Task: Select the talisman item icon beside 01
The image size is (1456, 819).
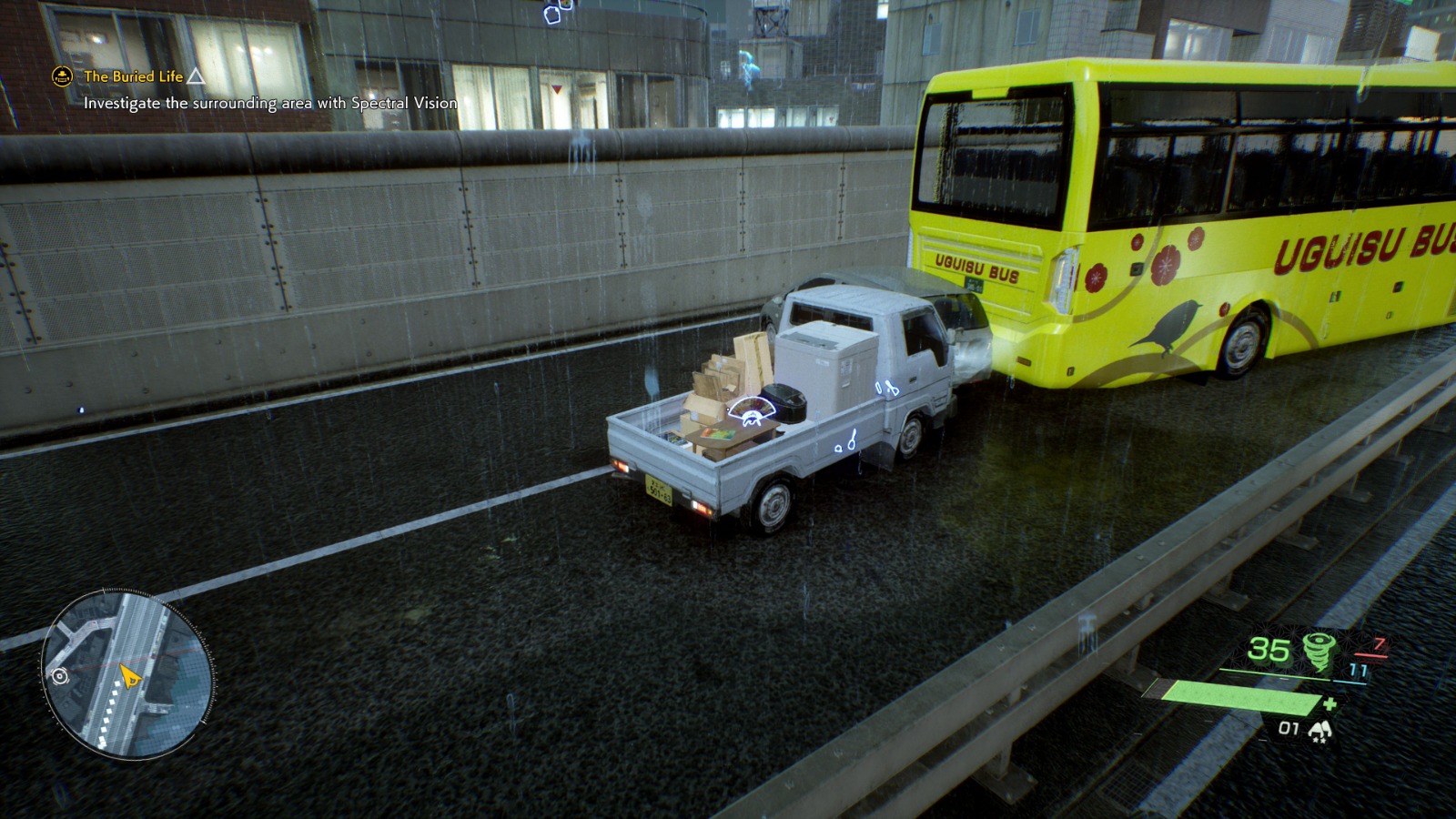Action: [1320, 728]
